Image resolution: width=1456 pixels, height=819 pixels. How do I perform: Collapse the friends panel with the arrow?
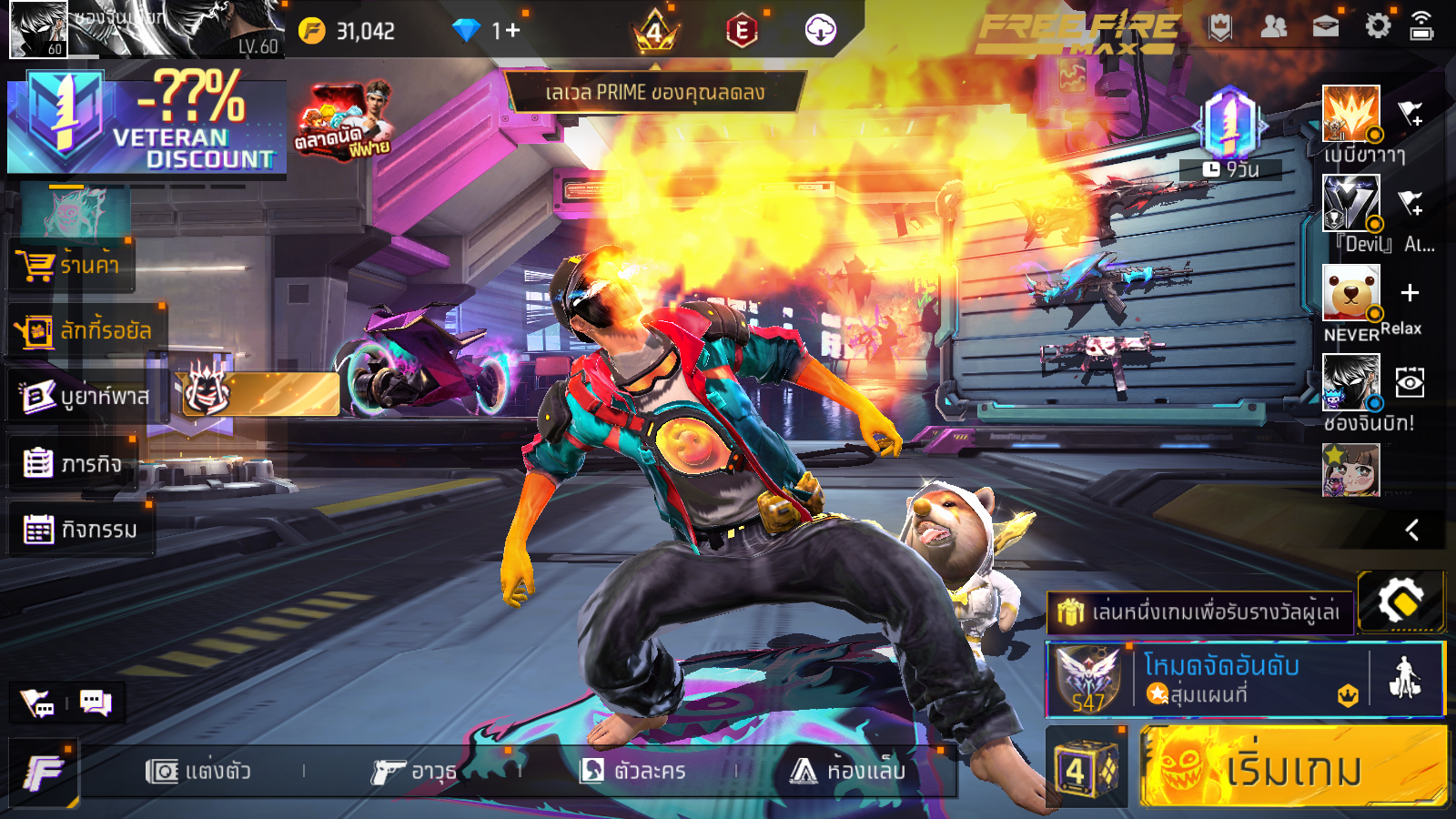coord(1411,530)
